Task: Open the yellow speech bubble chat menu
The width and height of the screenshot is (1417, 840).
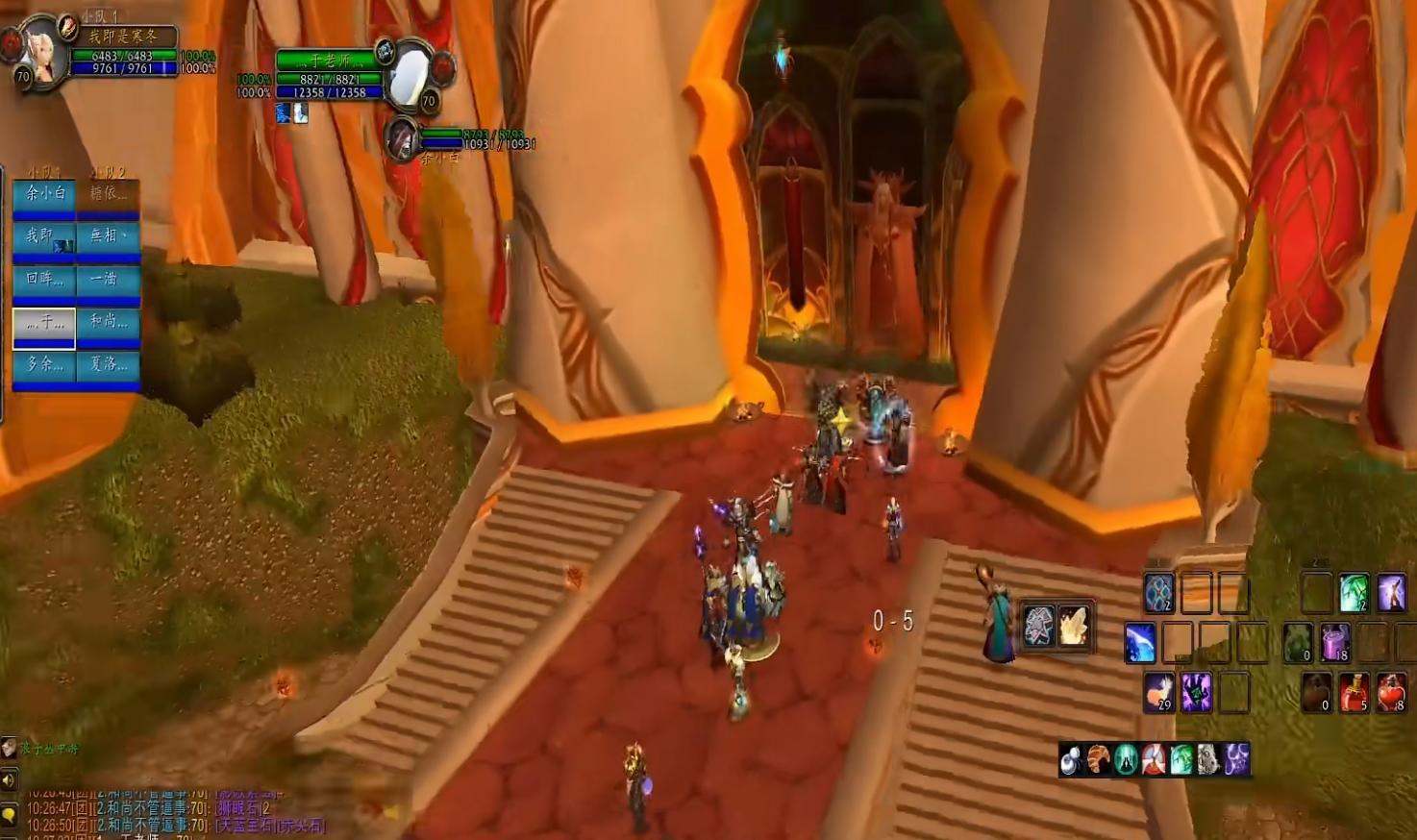Action: 9,816
